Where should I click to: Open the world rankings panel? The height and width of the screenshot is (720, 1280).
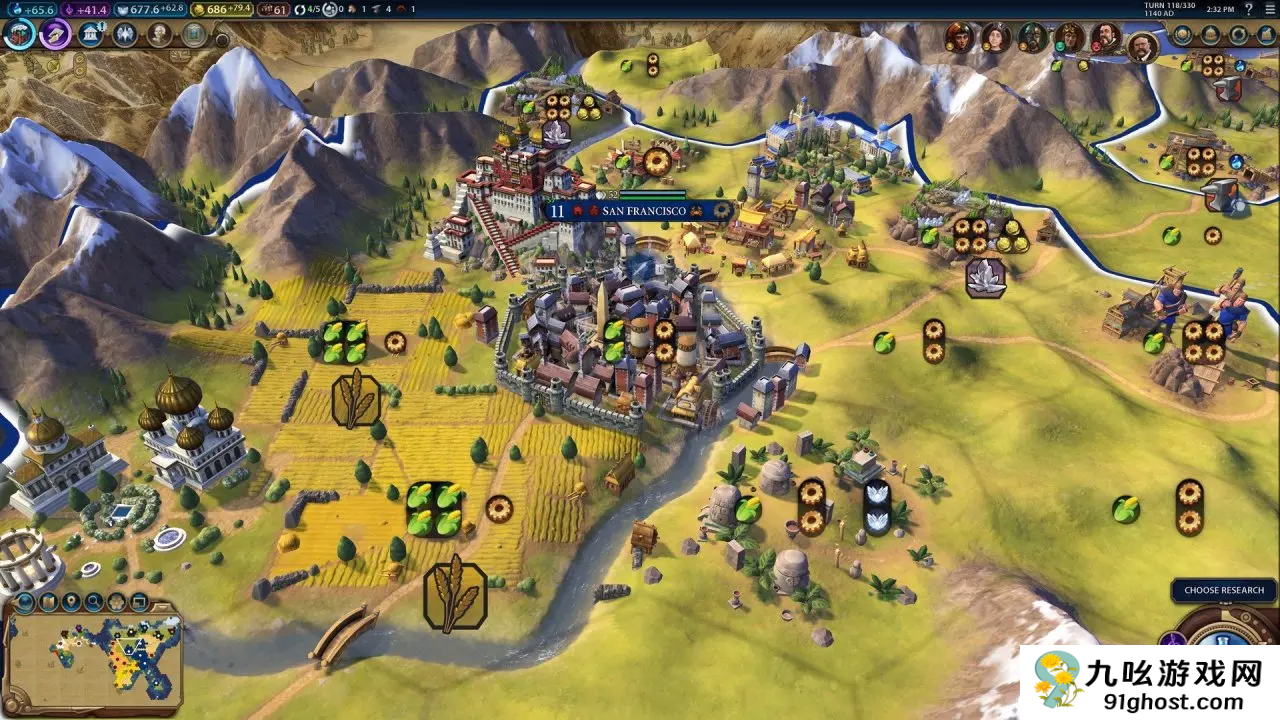point(1183,35)
